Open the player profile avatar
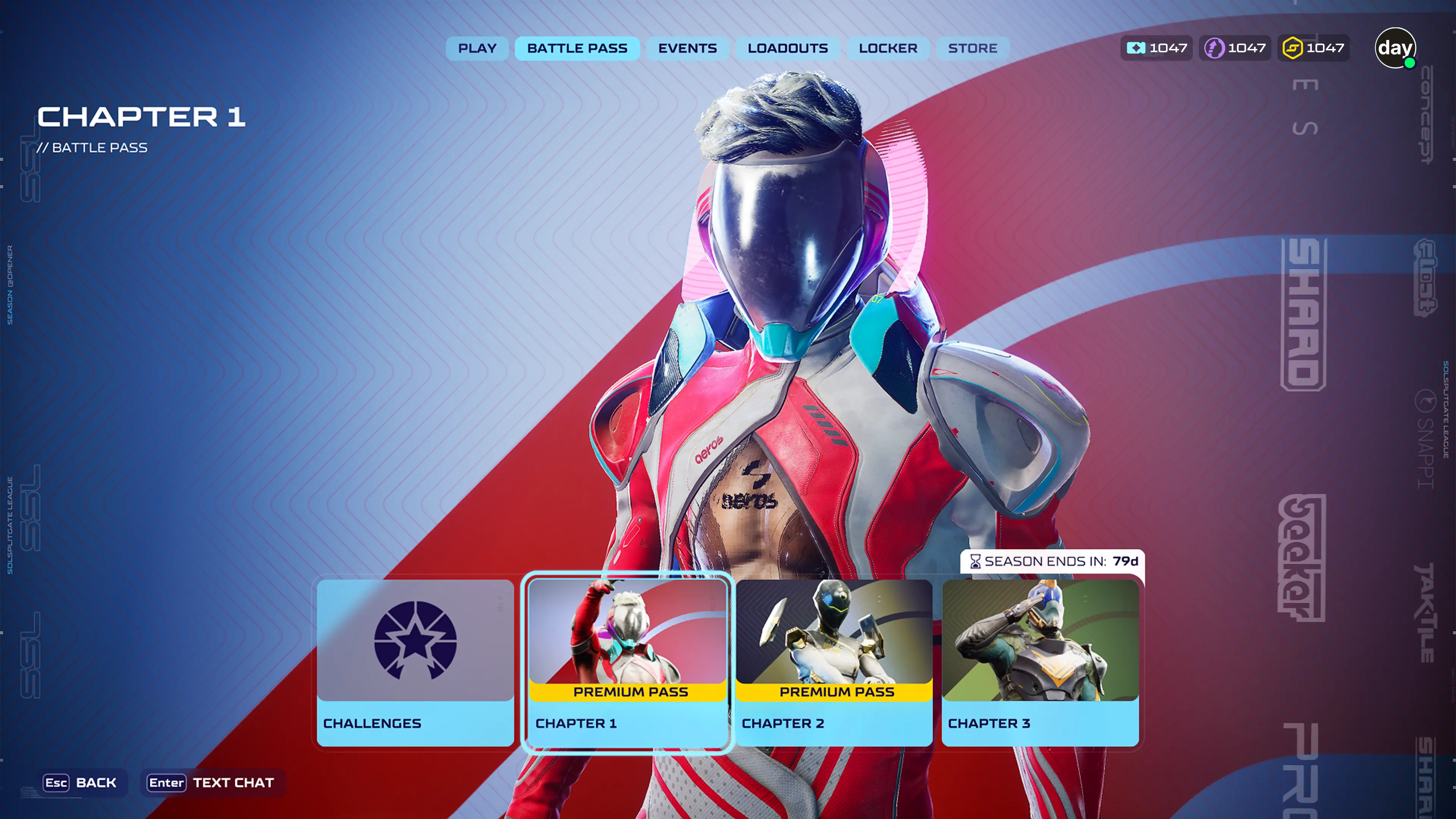The height and width of the screenshot is (819, 1456). (x=1395, y=48)
